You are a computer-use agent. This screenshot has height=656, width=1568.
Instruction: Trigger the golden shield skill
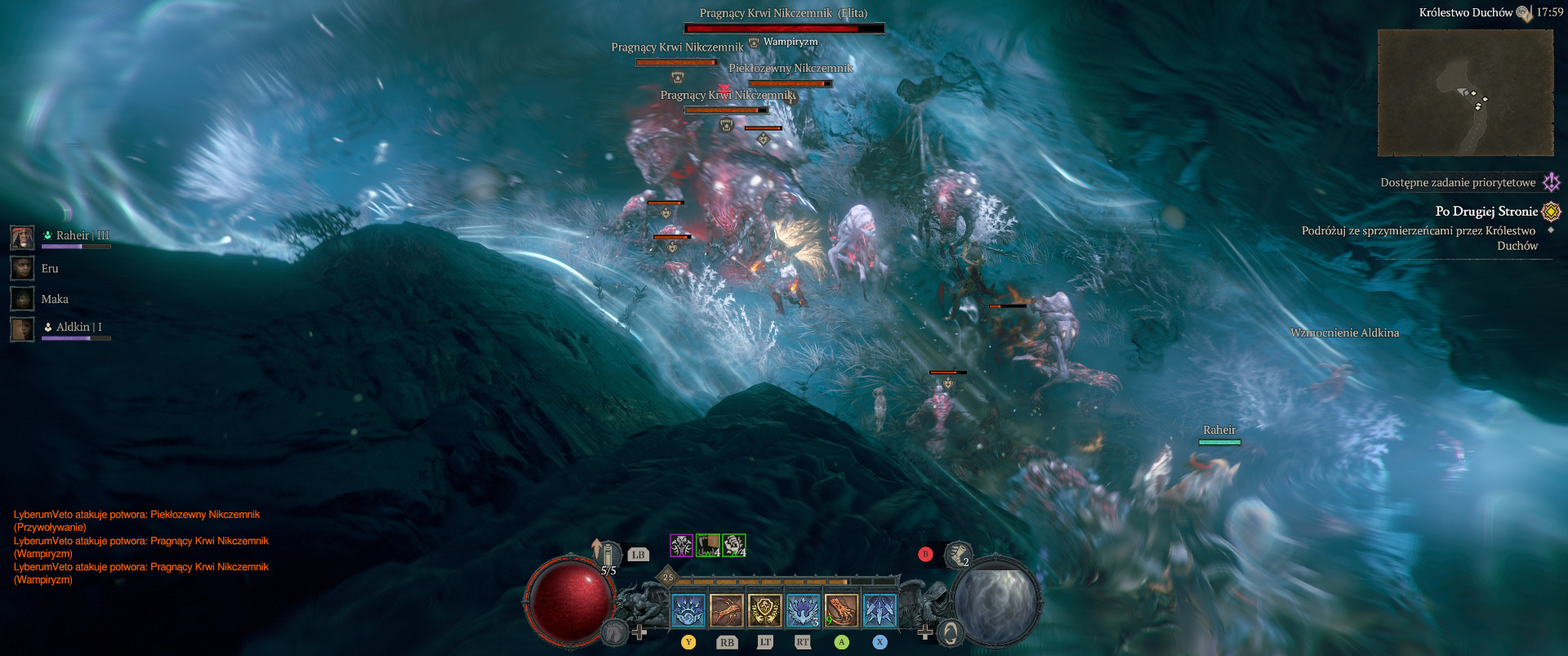click(x=764, y=611)
